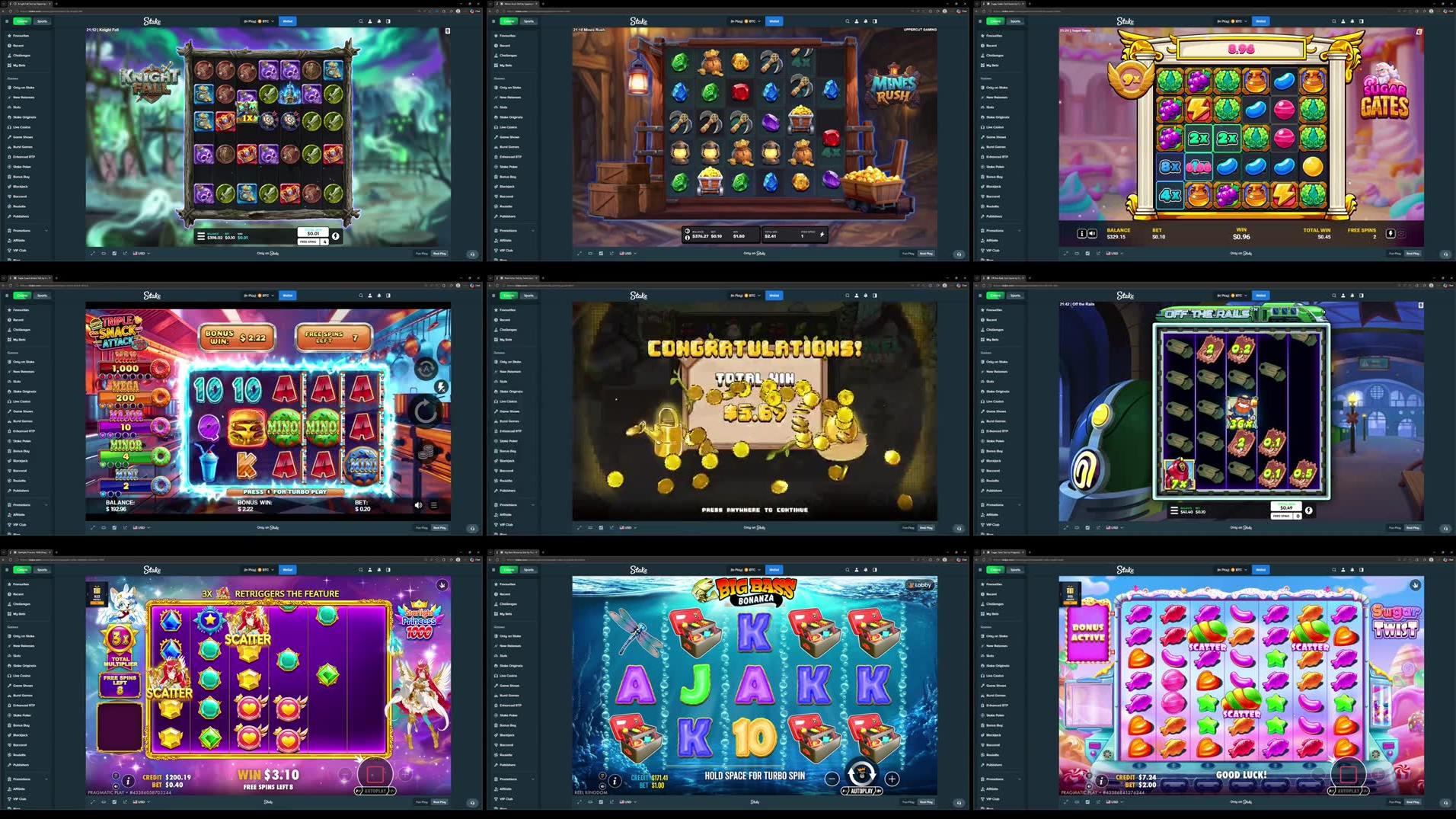Open the notifications bell icon
This screenshot has width=1456, height=819.
coord(378,20)
